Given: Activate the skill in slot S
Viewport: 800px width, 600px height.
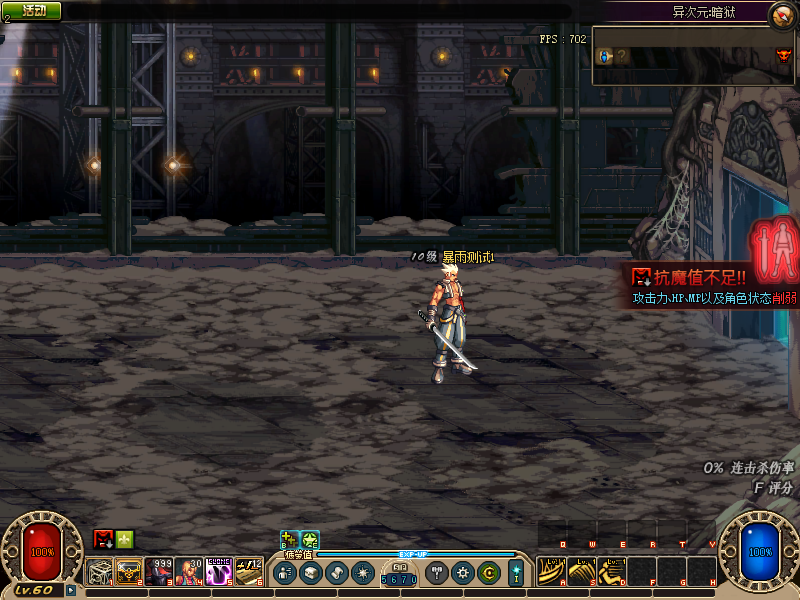Looking at the screenshot, I should pos(581,571).
